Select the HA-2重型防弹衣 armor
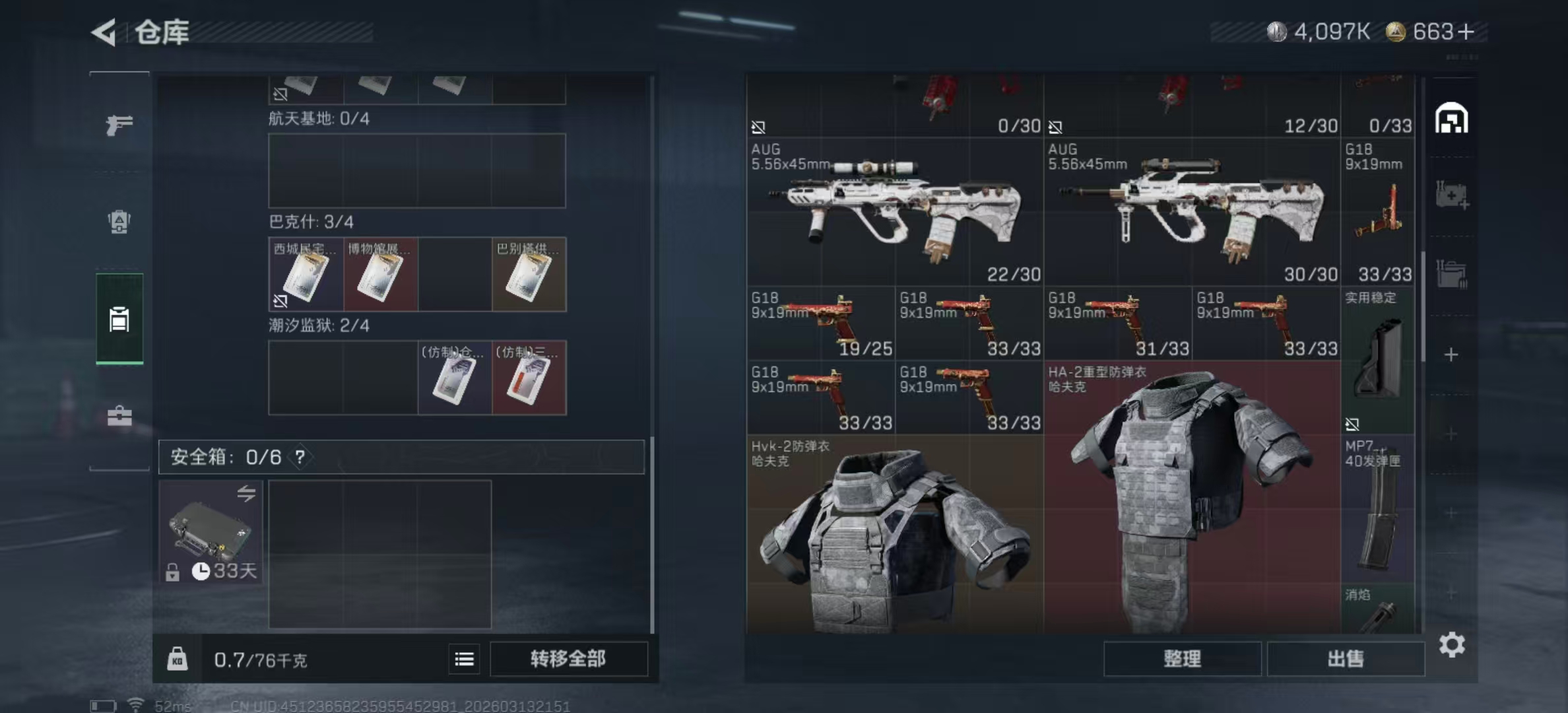Image resolution: width=1568 pixels, height=713 pixels. [1192, 495]
